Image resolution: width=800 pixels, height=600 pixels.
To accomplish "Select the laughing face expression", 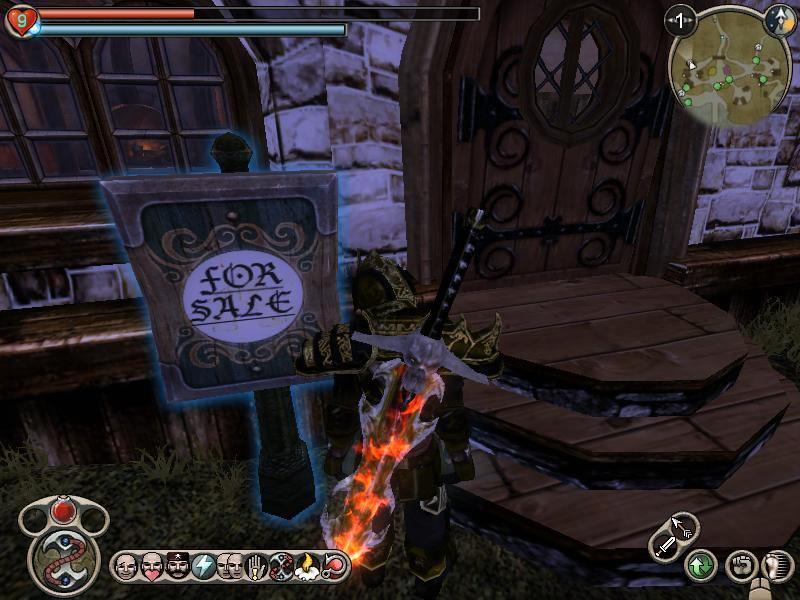I will 126,566.
